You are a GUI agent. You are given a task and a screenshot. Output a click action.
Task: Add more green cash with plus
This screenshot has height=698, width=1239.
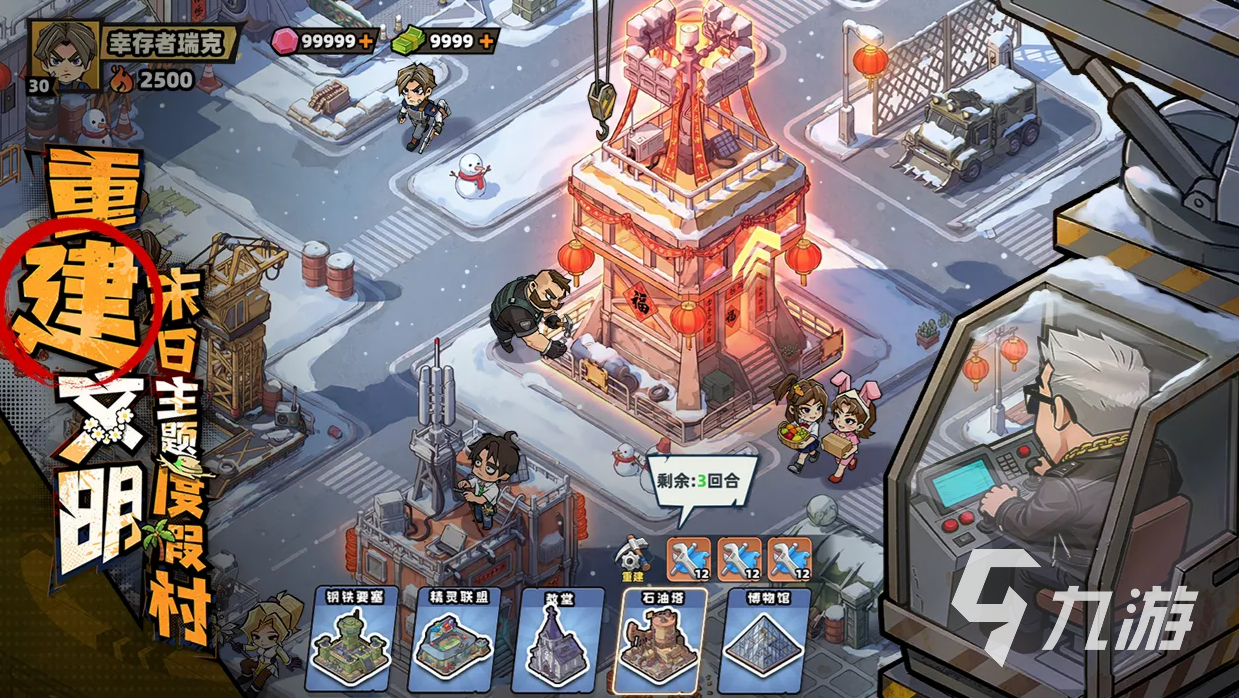click(485, 42)
